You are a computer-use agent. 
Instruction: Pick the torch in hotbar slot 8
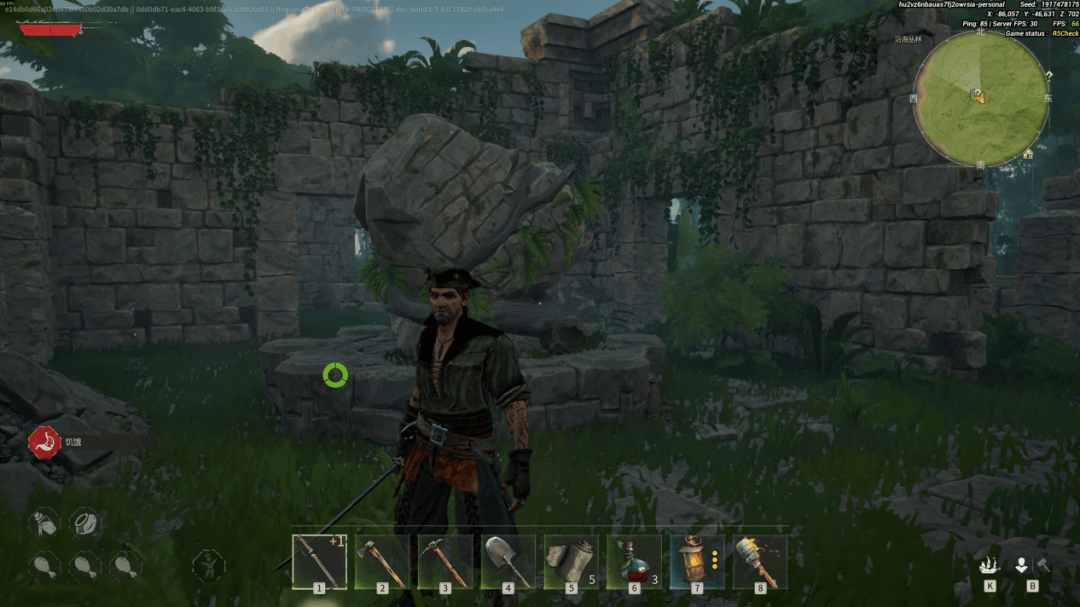tap(759, 561)
